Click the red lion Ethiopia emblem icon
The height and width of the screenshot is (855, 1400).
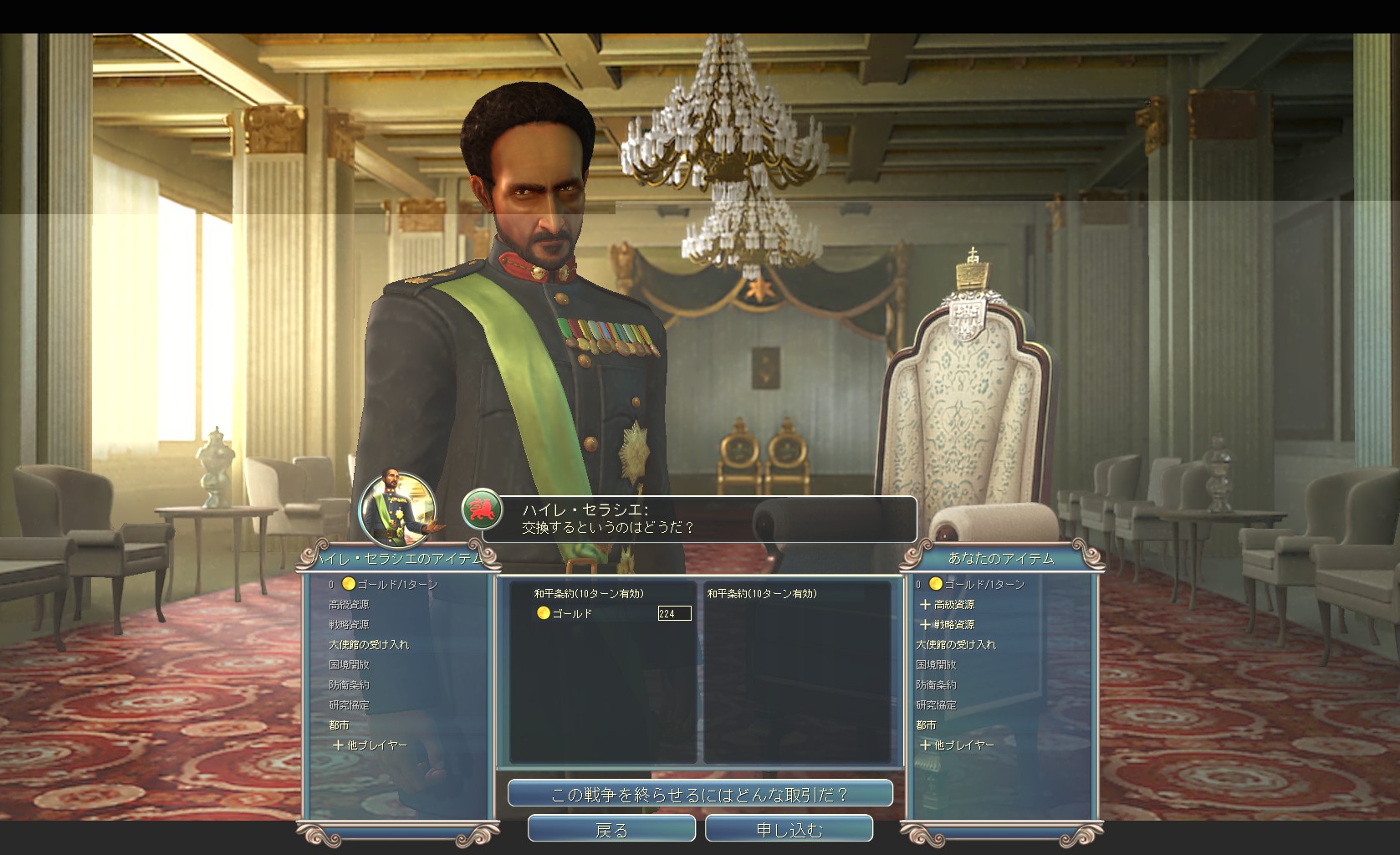483,510
